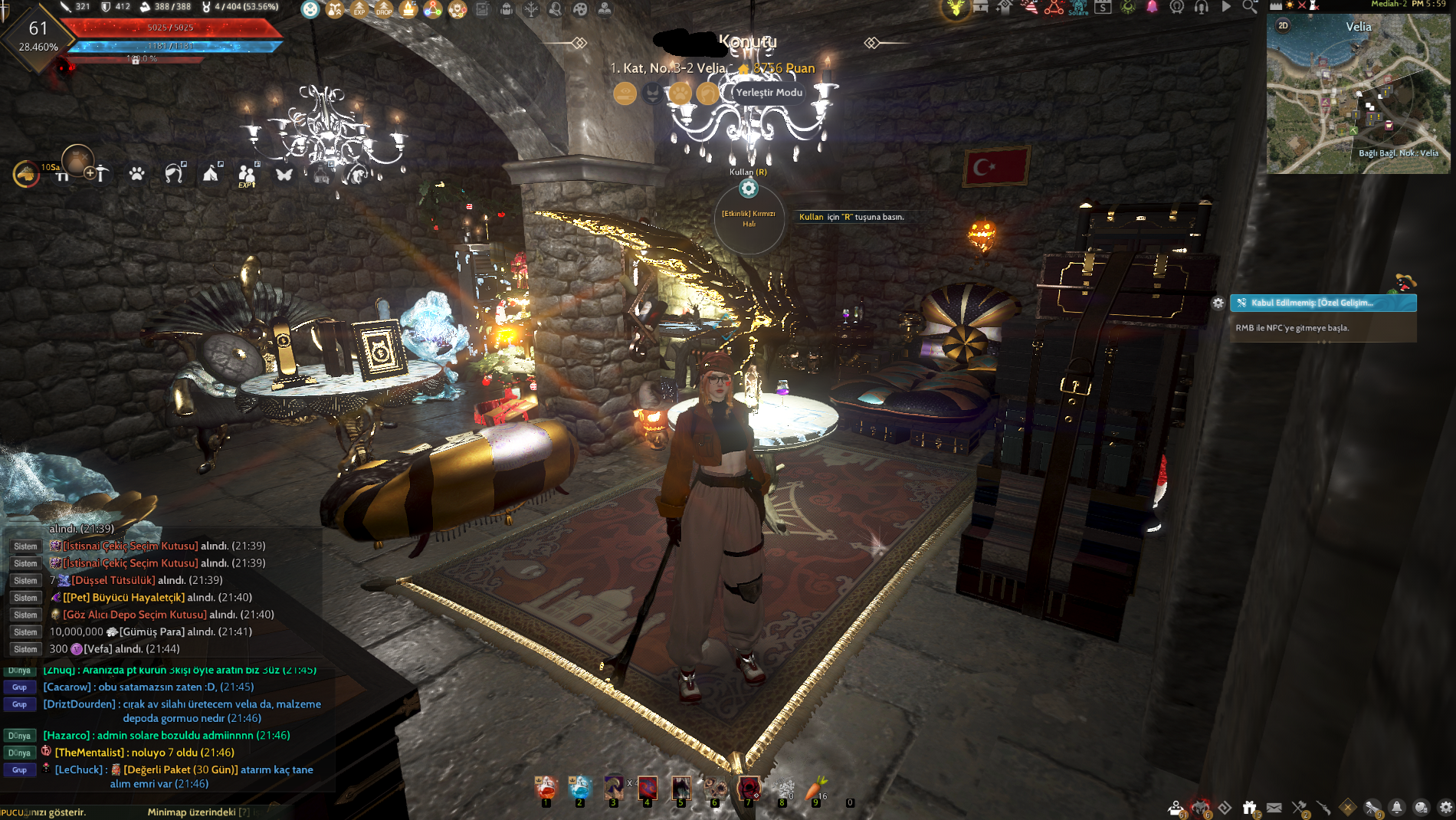Open the Solare event icon
This screenshot has height=820, width=1456.
tap(1079, 9)
